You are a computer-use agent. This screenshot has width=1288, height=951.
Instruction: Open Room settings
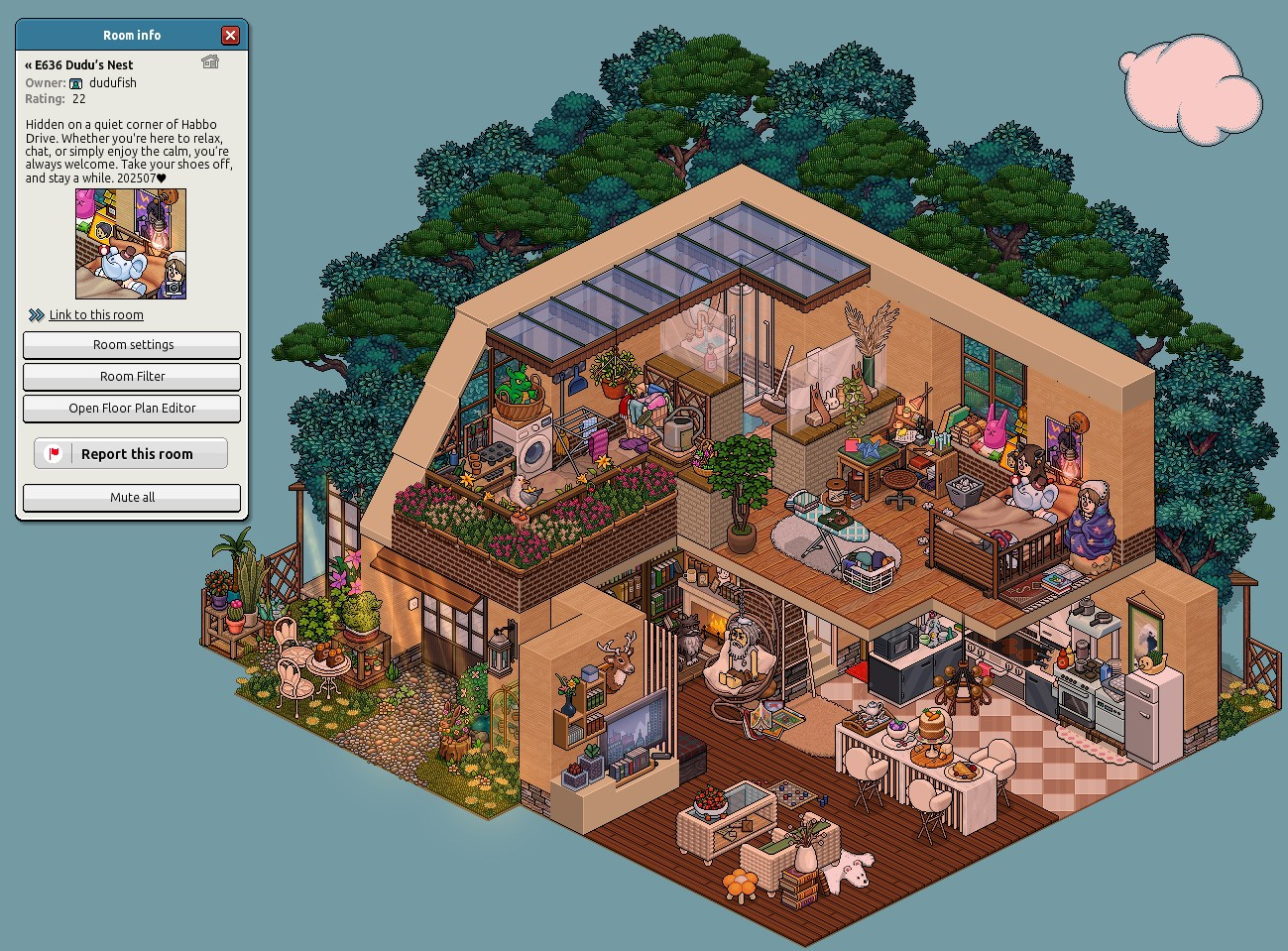pyautogui.click(x=132, y=345)
